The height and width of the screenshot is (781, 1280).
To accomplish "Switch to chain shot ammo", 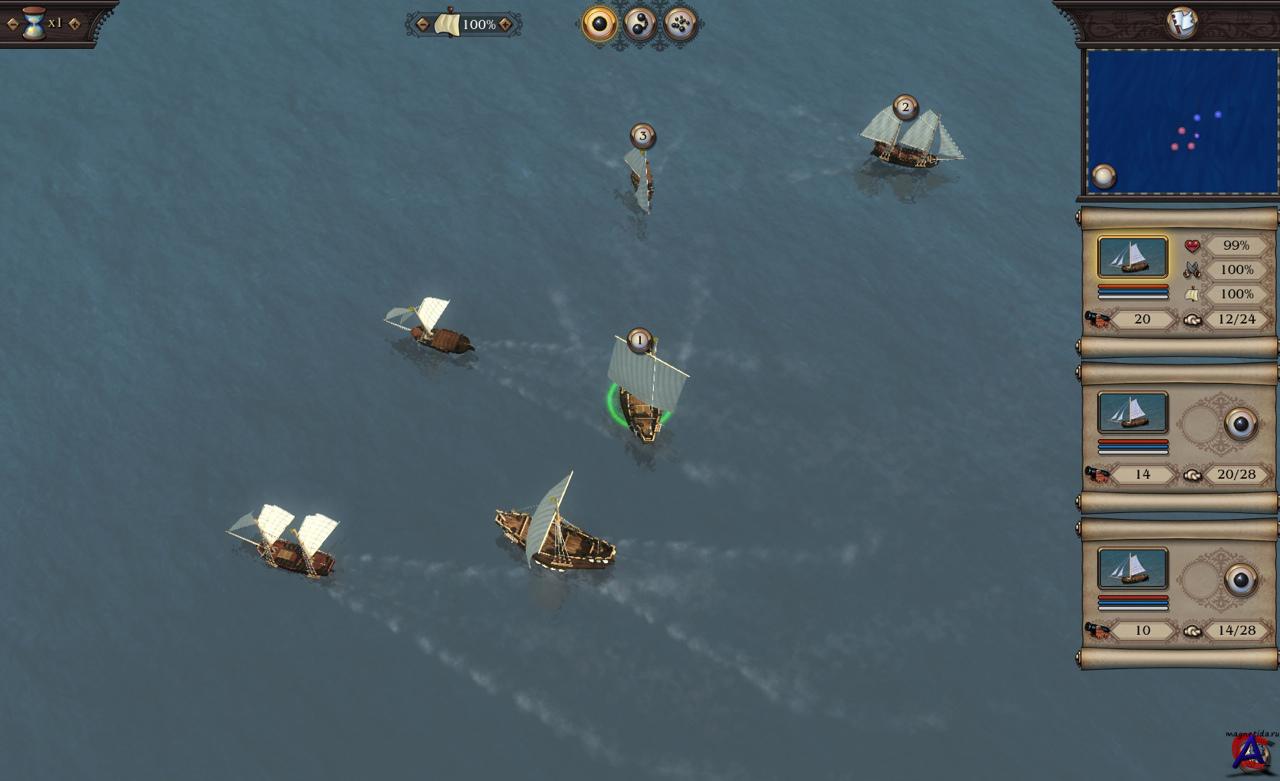I will point(640,24).
